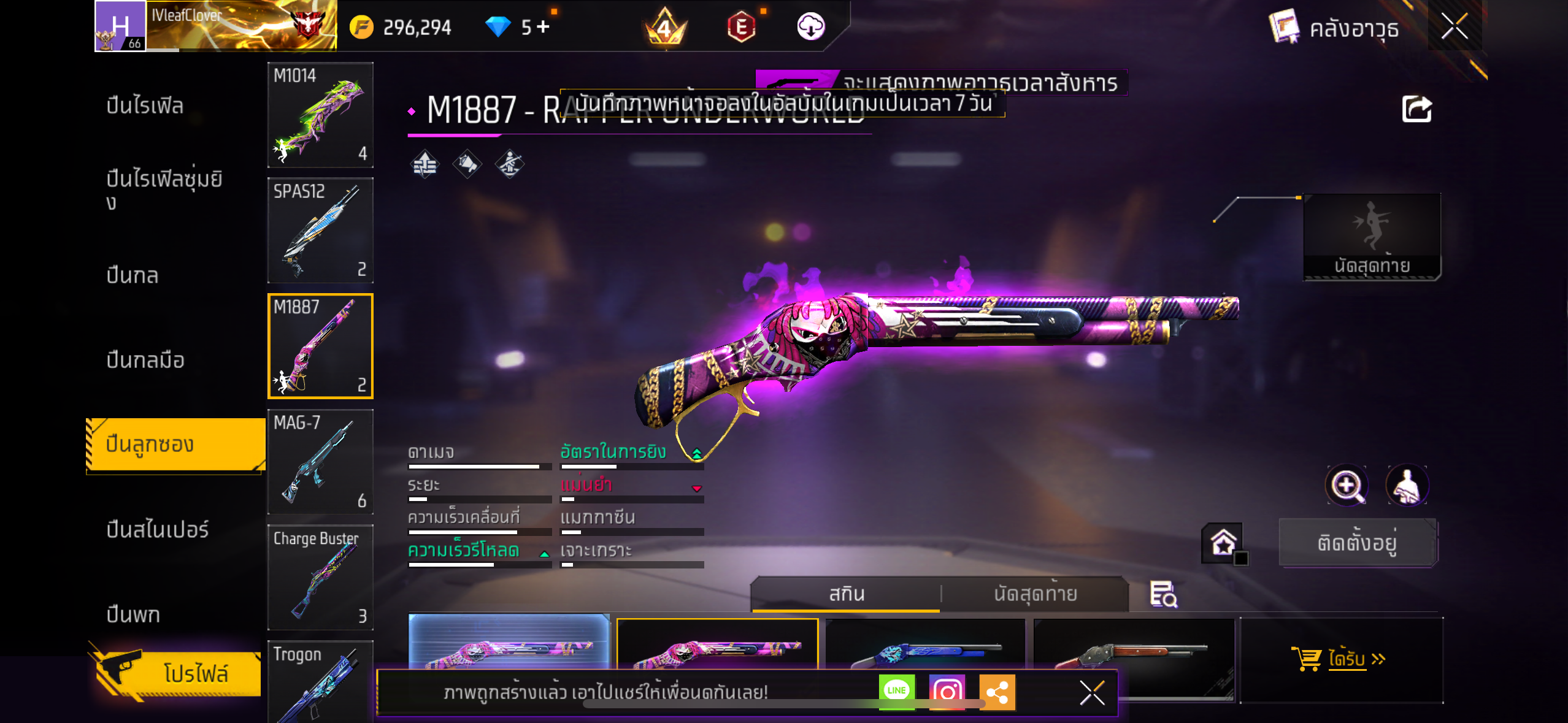The height and width of the screenshot is (723, 1568).
Task: Select the ปืนไรเฟิล weapon category
Action: (145, 106)
